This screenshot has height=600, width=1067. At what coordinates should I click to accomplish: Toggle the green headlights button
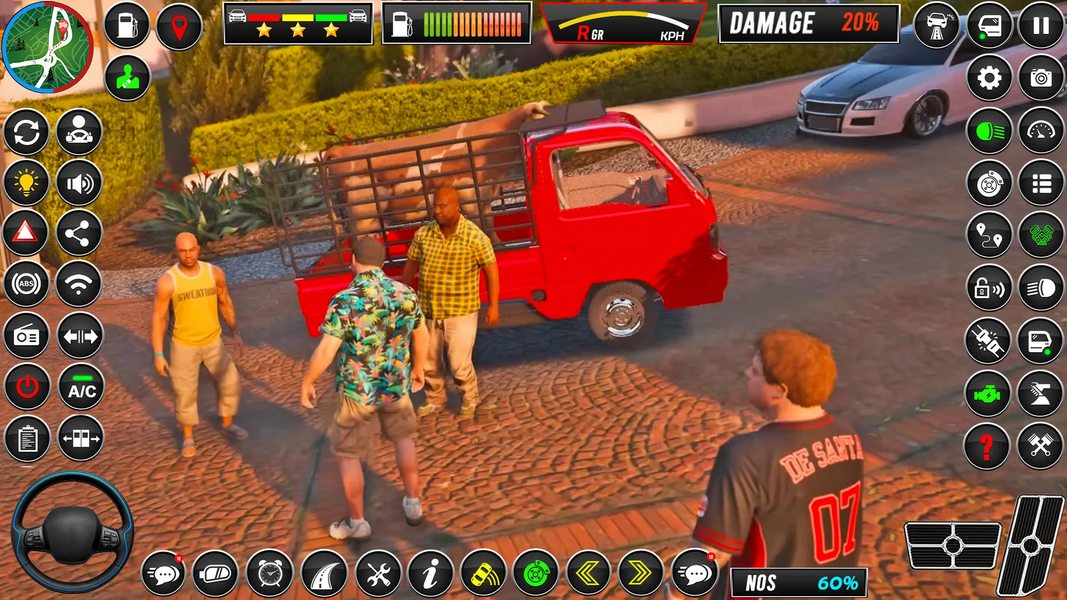989,130
